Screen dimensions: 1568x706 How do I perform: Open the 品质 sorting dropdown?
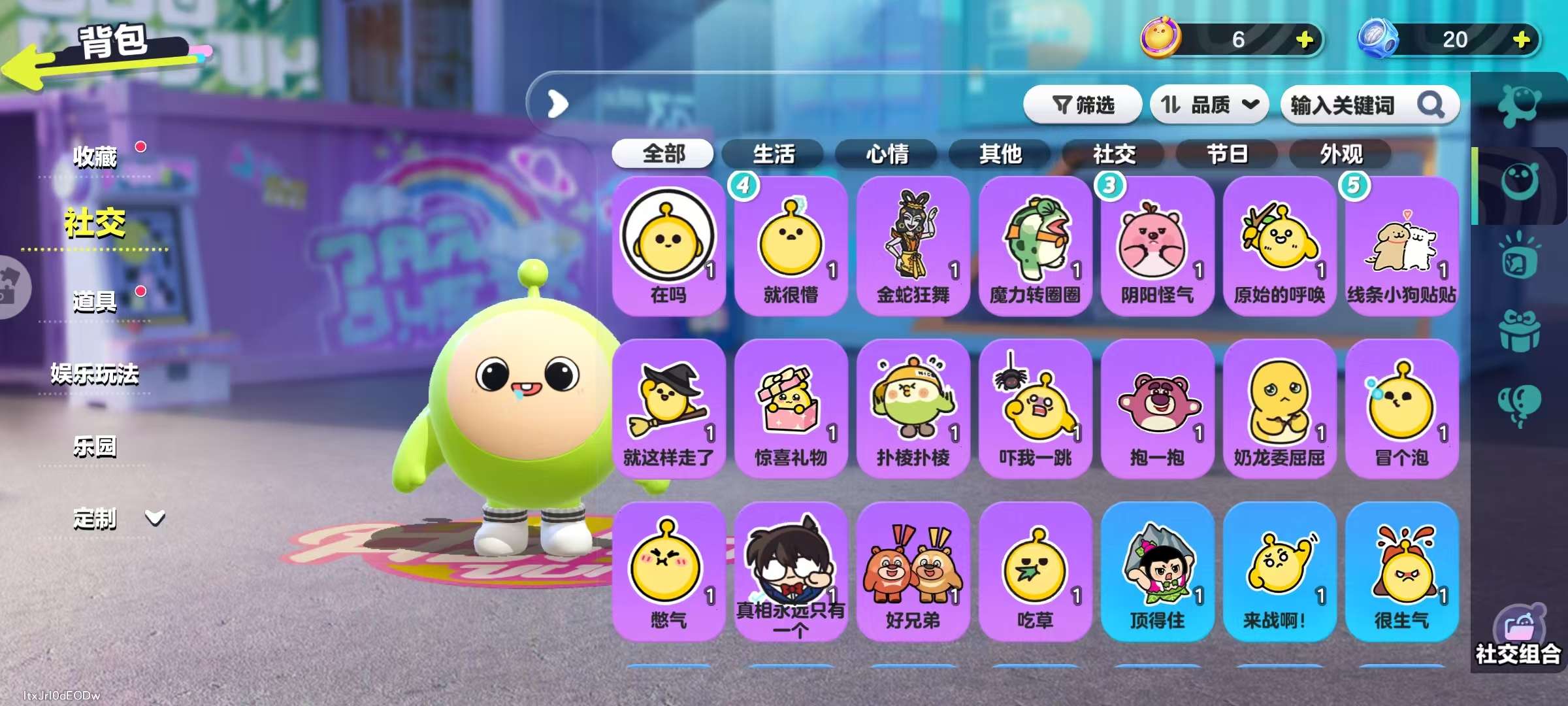[1209, 105]
